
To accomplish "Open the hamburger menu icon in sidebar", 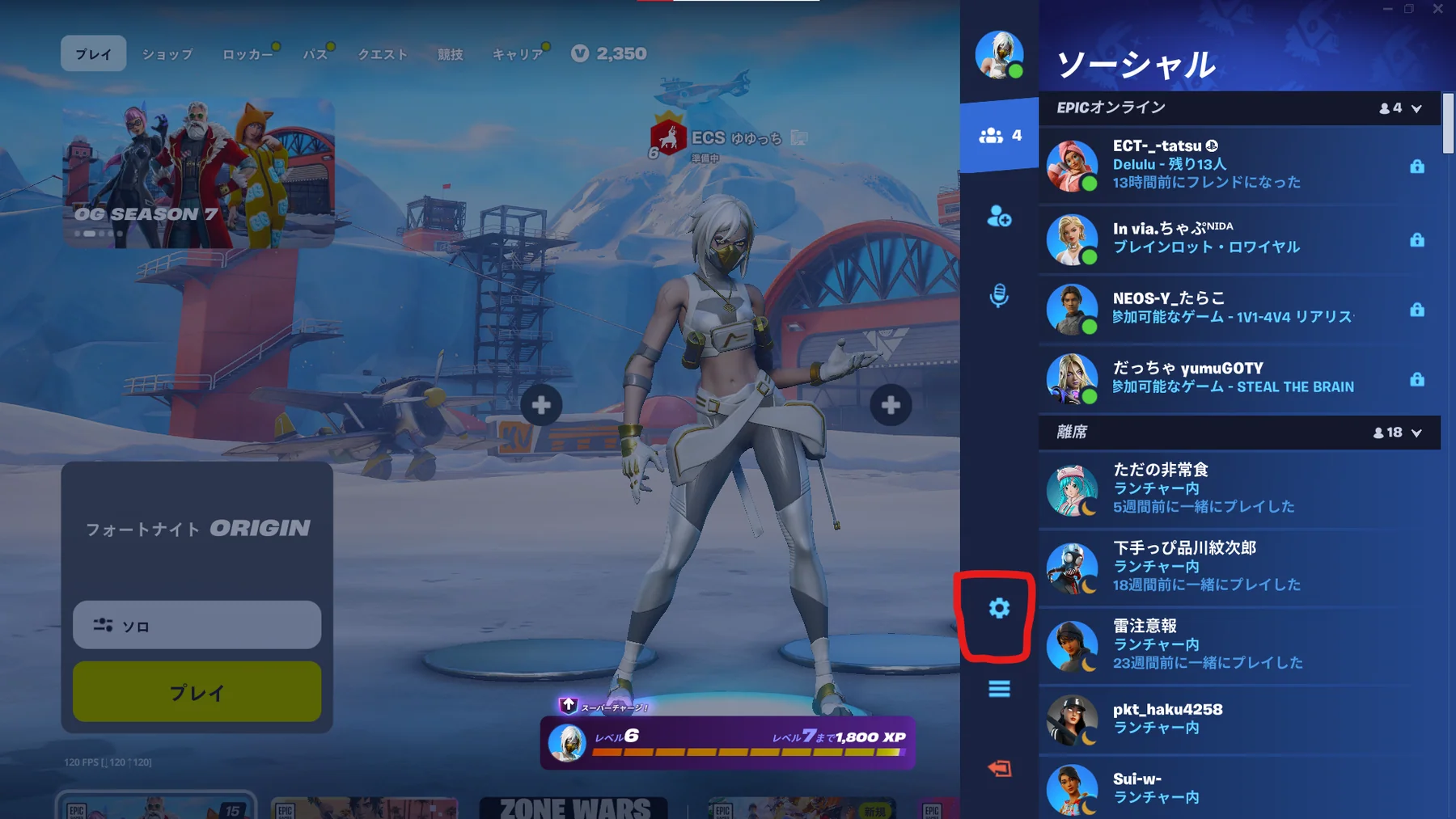I will (x=1000, y=689).
